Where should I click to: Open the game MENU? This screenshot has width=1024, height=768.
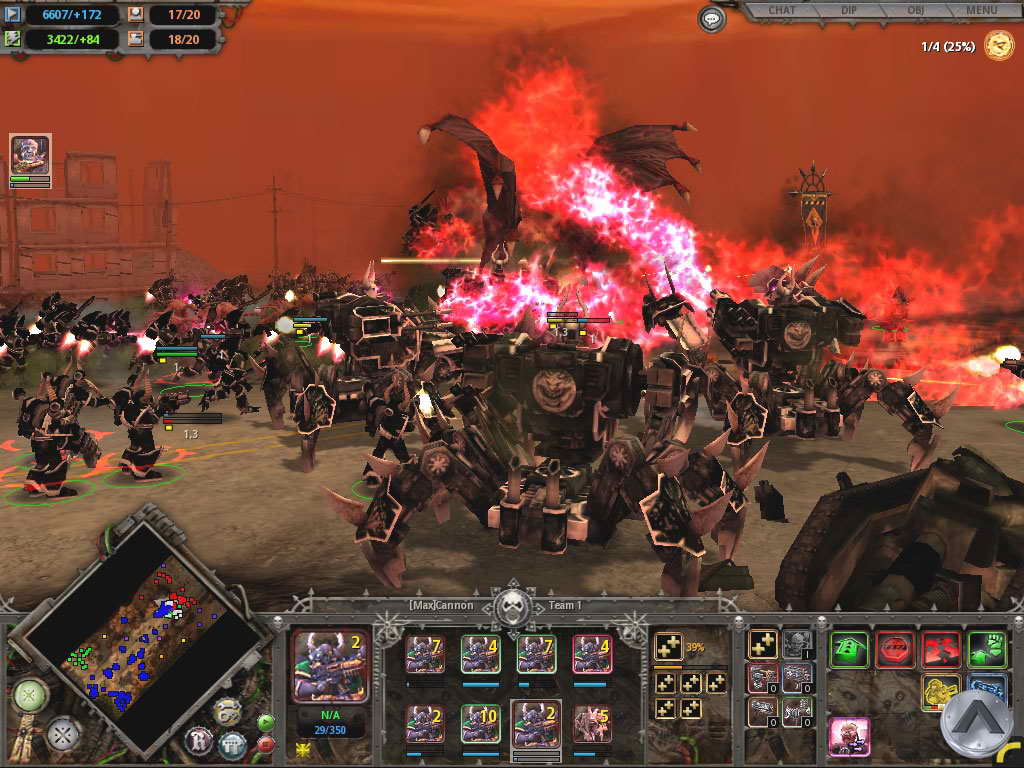(x=981, y=11)
